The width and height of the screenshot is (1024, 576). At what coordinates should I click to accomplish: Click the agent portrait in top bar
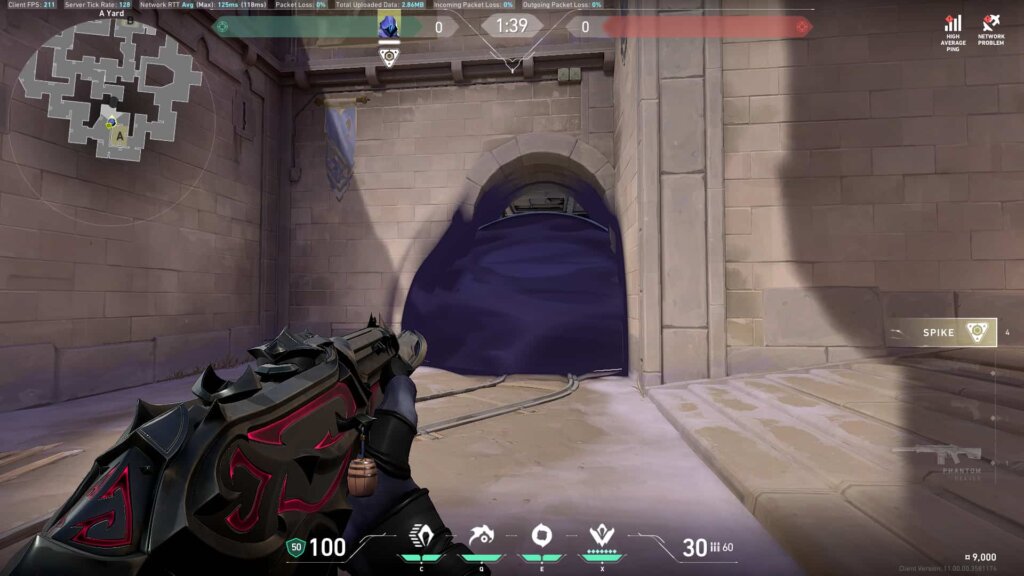click(x=388, y=27)
